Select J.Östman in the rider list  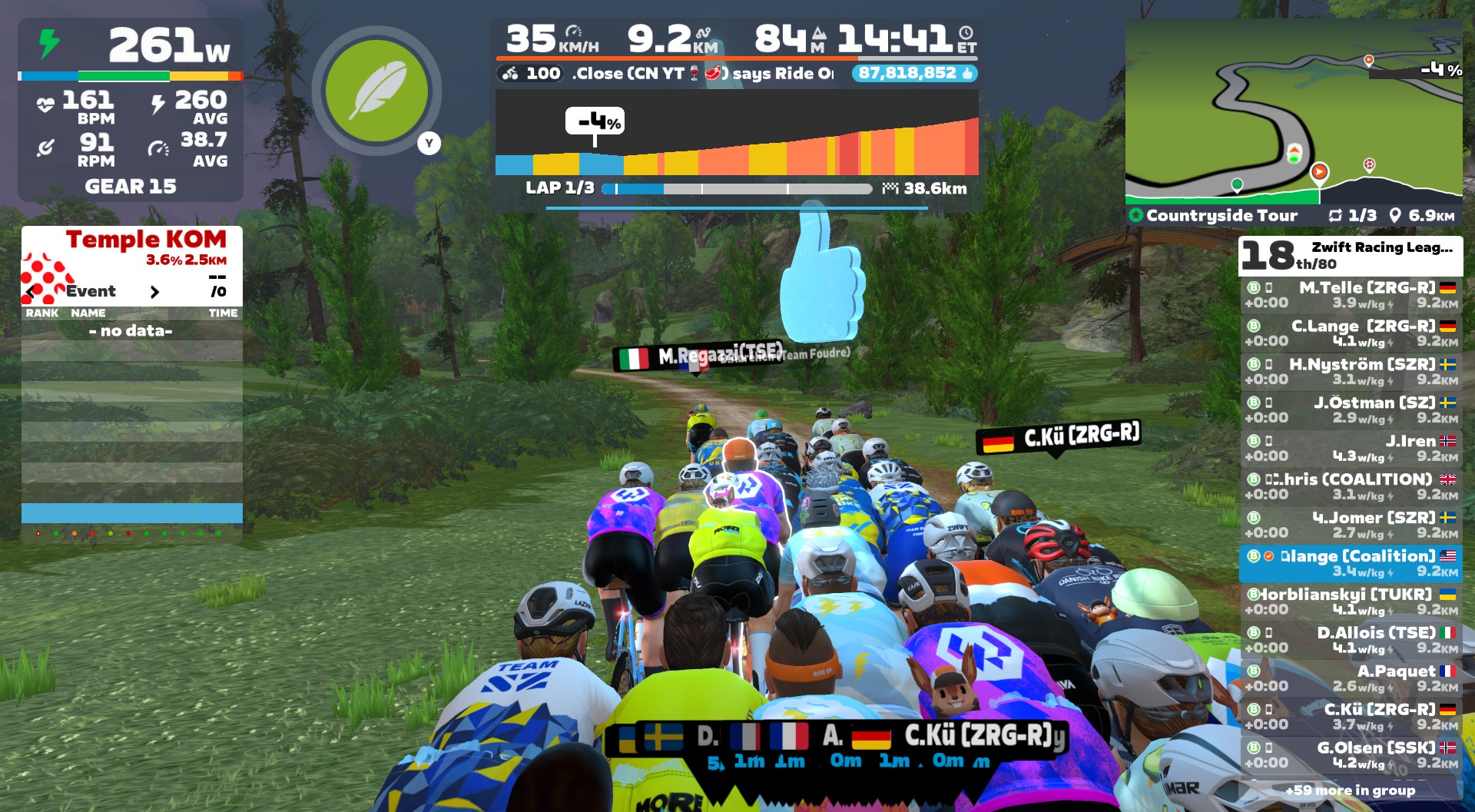click(x=1351, y=410)
